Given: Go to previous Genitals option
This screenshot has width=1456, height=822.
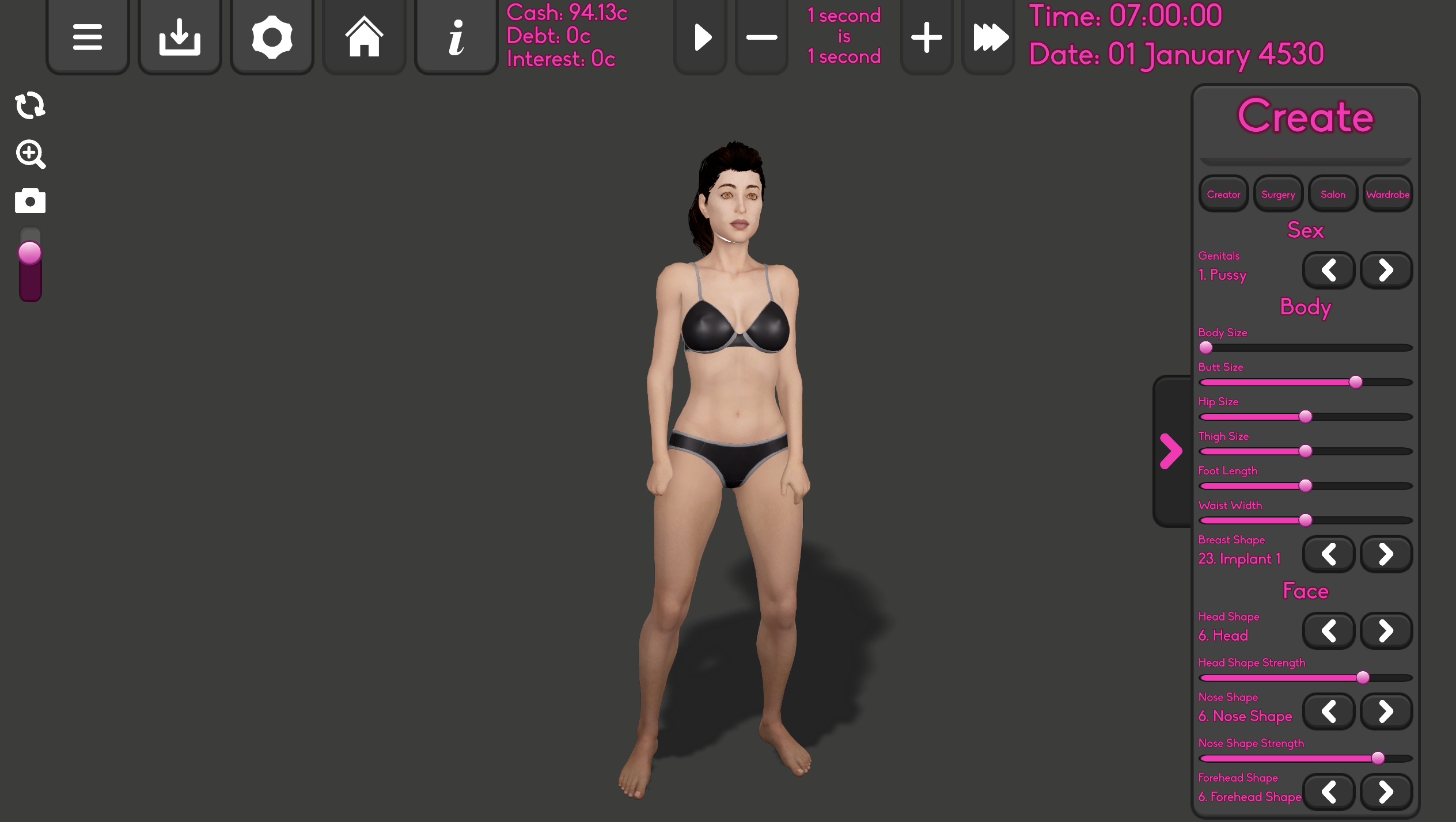Looking at the screenshot, I should (x=1328, y=269).
